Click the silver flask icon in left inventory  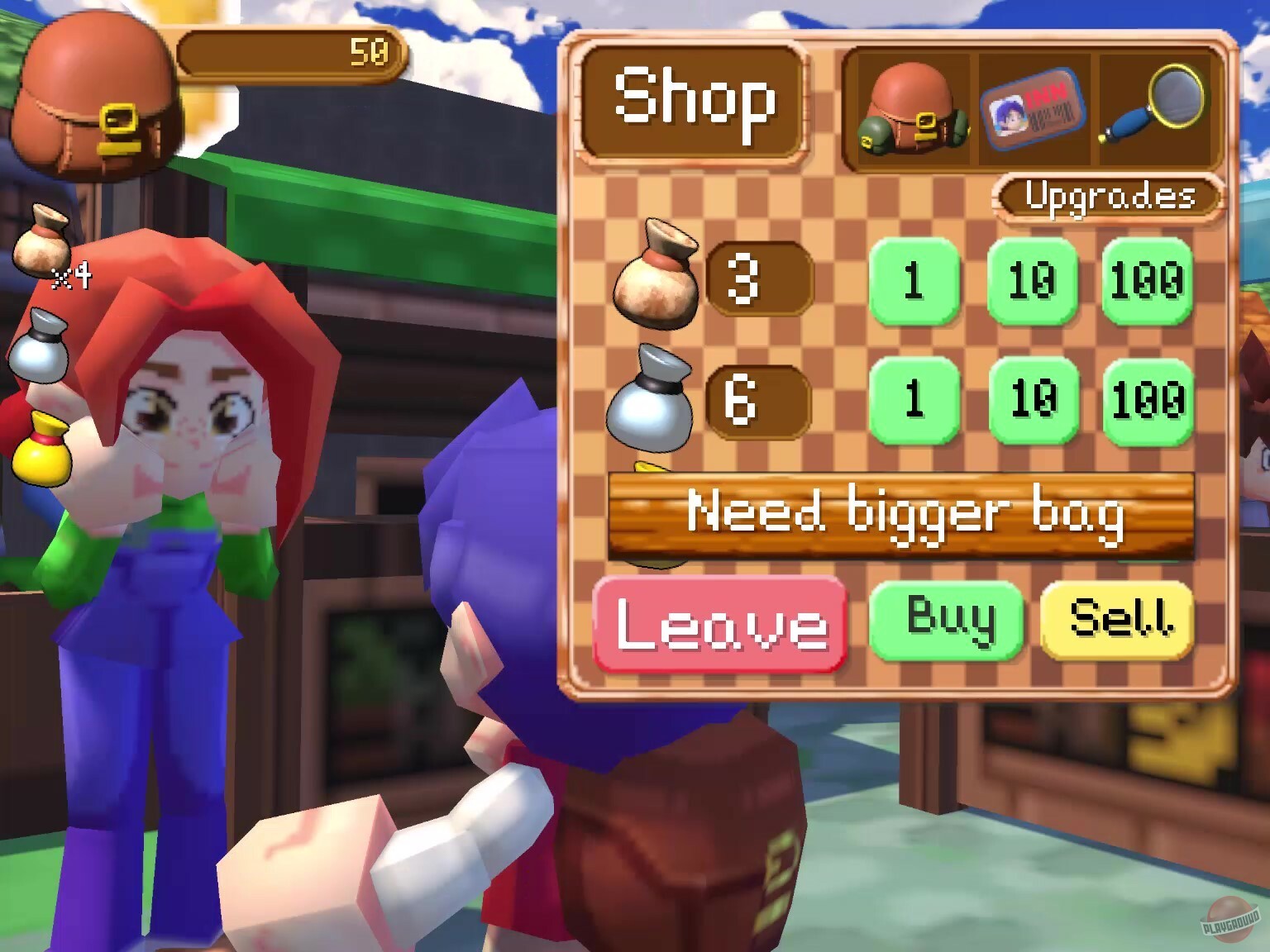(40, 343)
